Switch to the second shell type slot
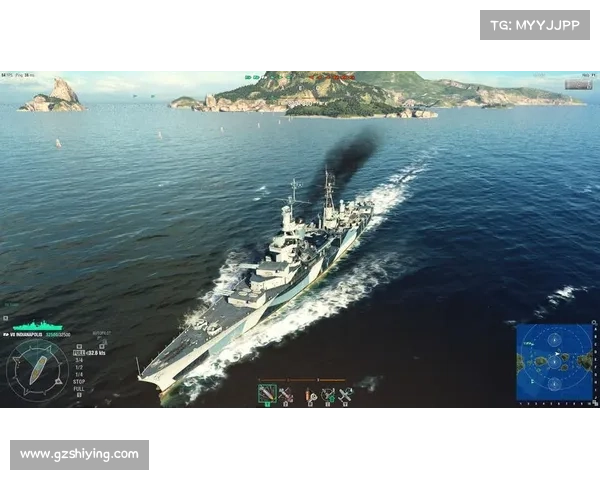 tap(286, 394)
